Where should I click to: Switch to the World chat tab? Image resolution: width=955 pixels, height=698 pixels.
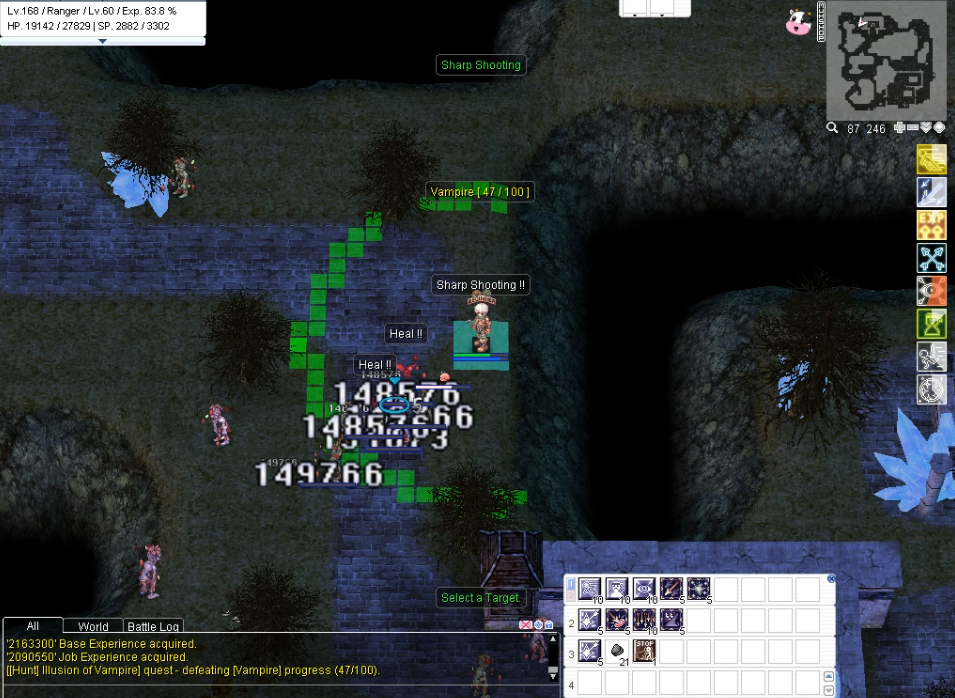92,627
